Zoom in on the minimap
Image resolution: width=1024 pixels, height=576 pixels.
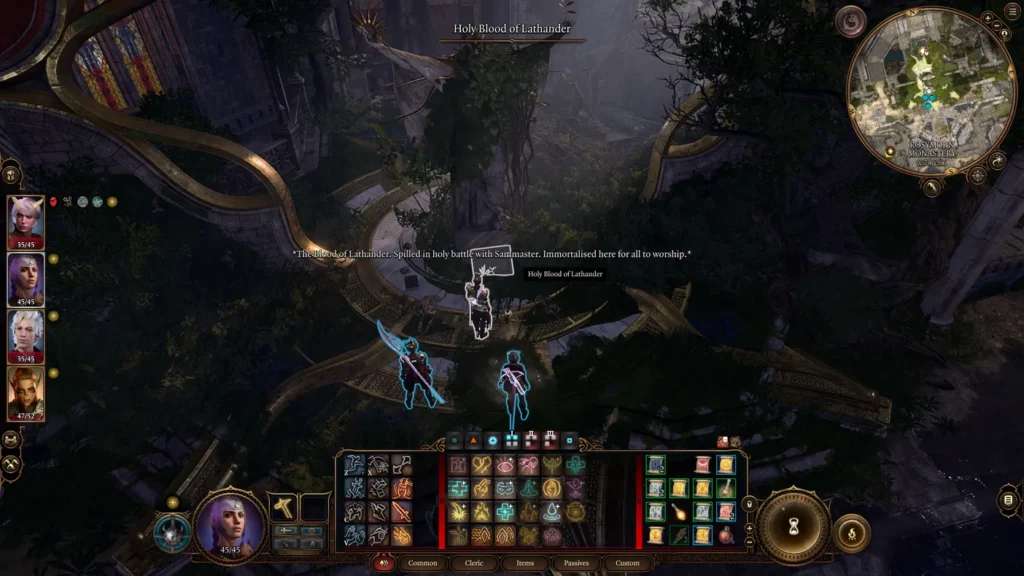tap(988, 18)
